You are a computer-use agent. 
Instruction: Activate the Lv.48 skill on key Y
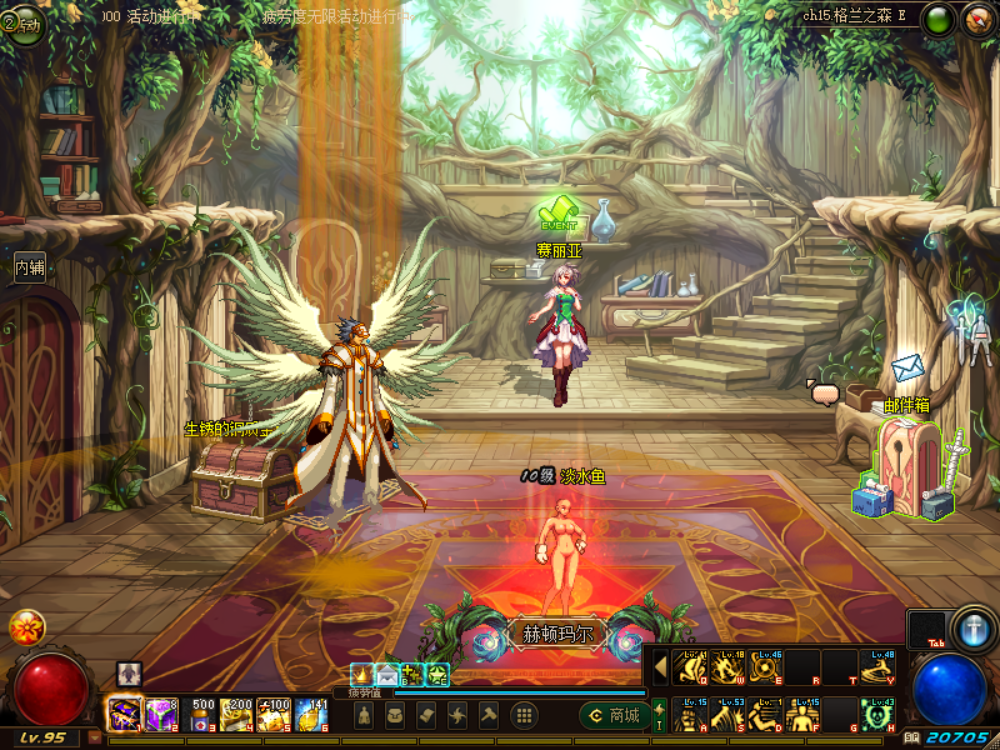[877, 667]
